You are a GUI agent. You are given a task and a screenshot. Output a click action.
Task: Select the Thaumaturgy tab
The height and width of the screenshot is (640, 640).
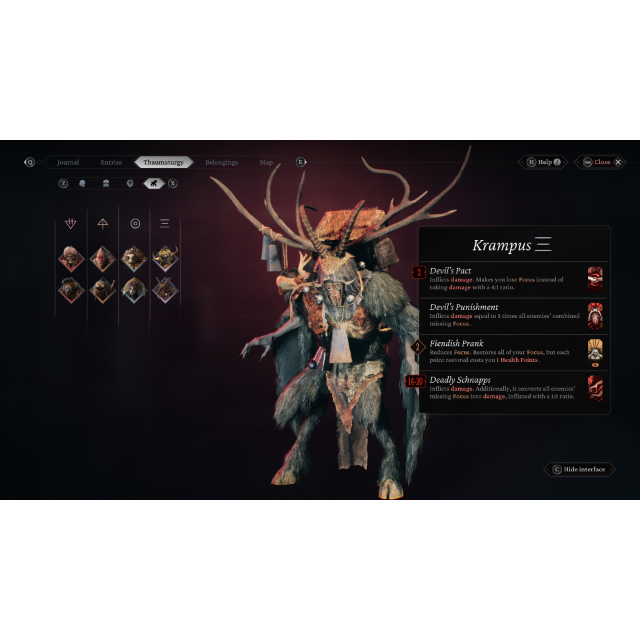[x=163, y=162]
